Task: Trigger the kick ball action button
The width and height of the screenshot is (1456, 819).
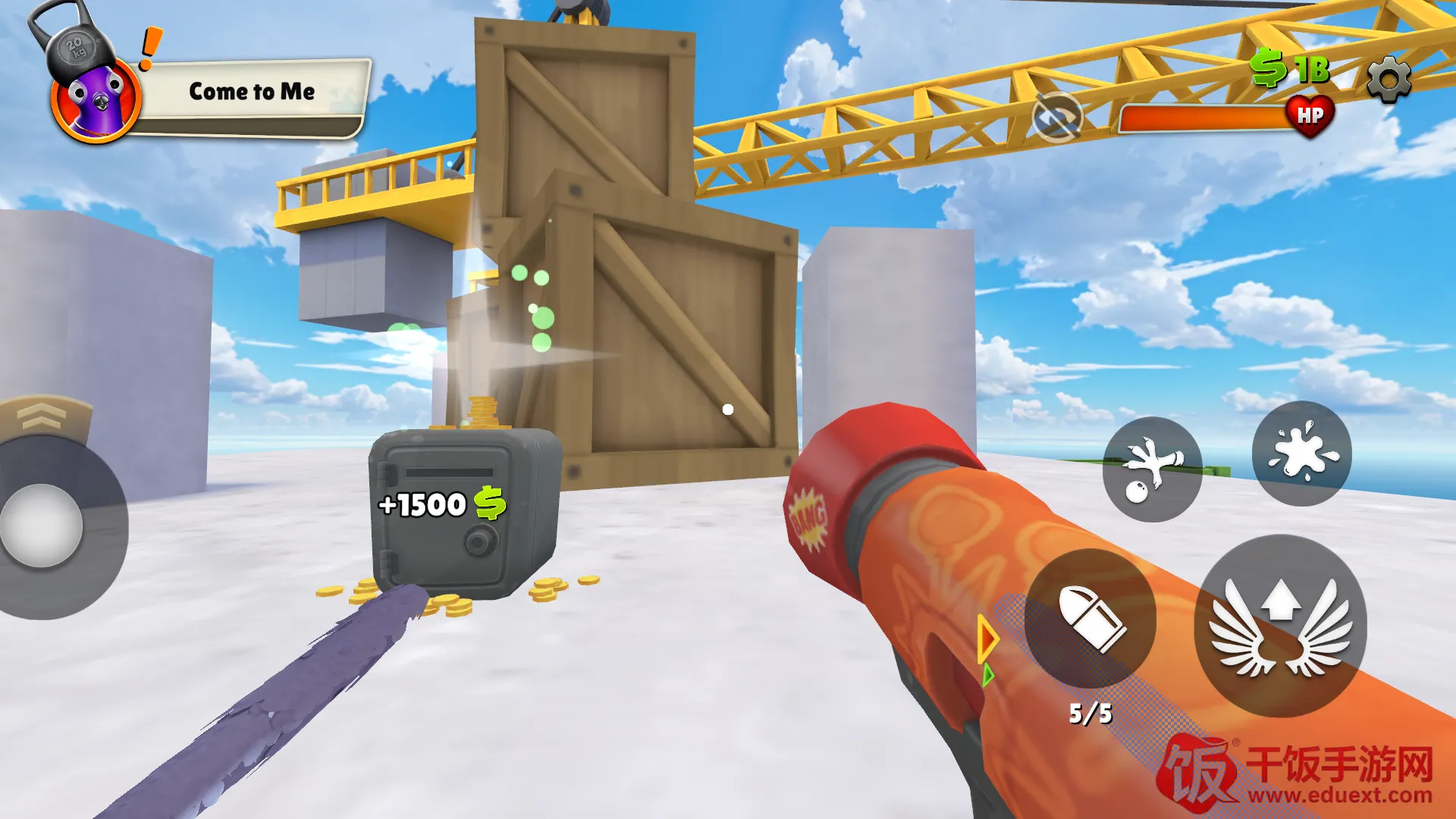Action: pyautogui.click(x=1152, y=469)
